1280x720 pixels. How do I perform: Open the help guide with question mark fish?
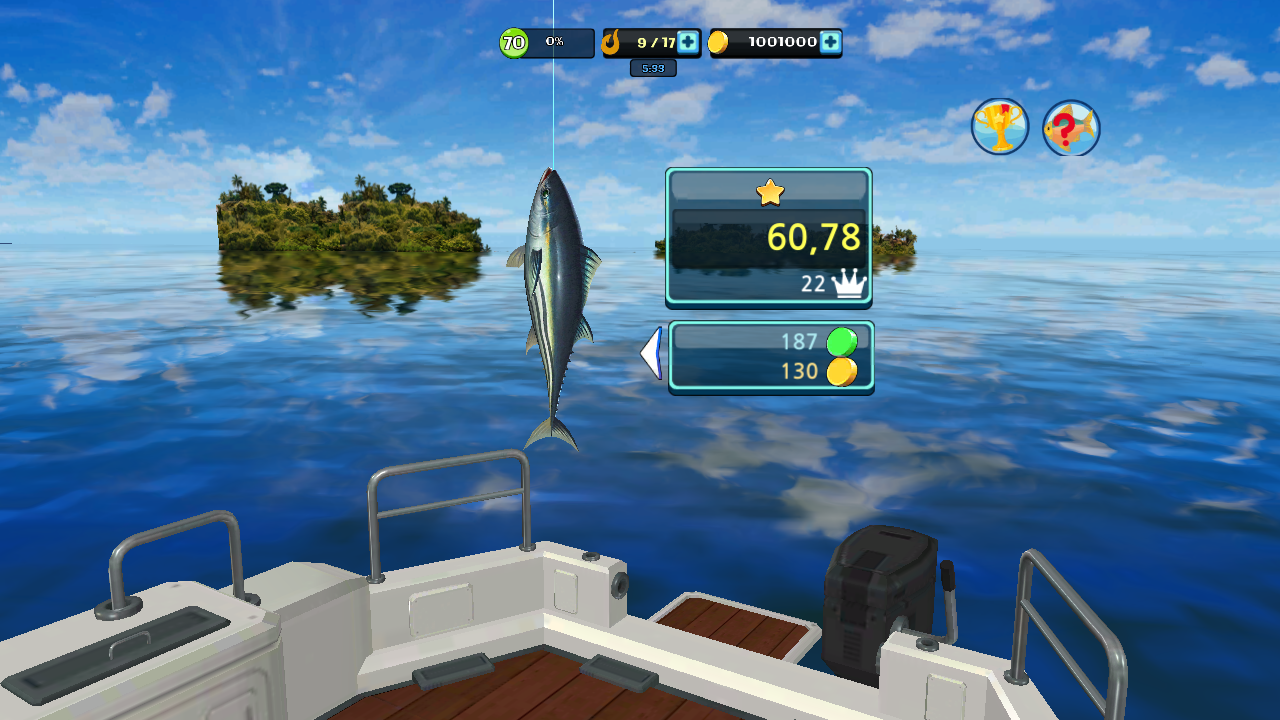pos(1071,127)
